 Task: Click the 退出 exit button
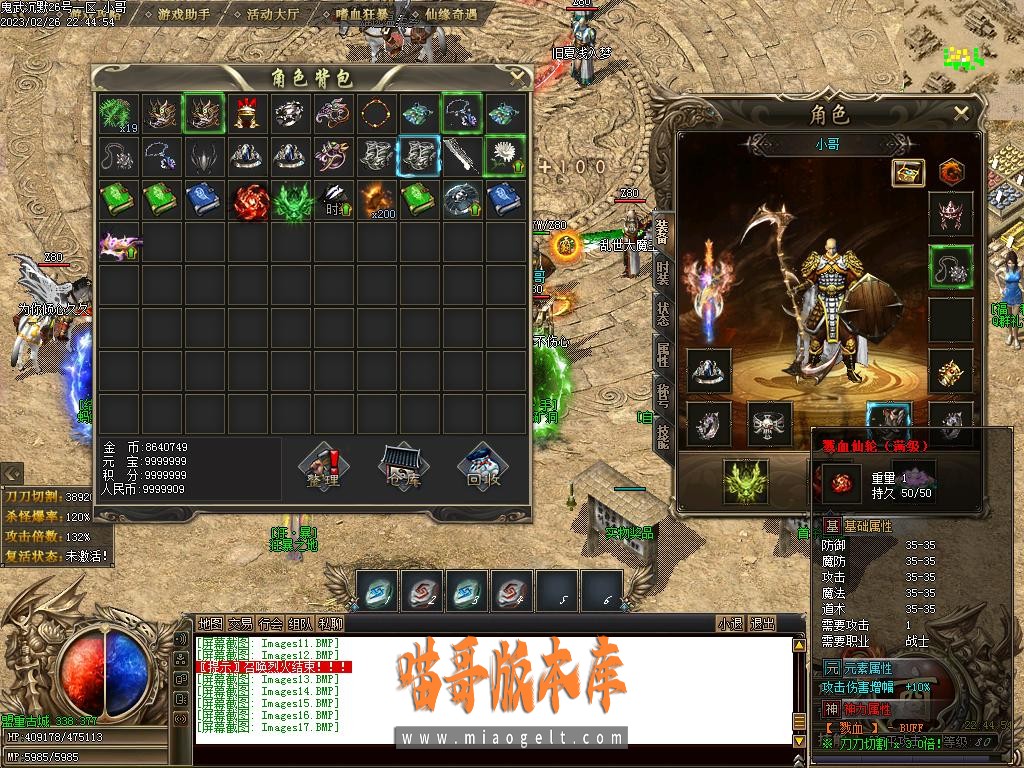762,623
